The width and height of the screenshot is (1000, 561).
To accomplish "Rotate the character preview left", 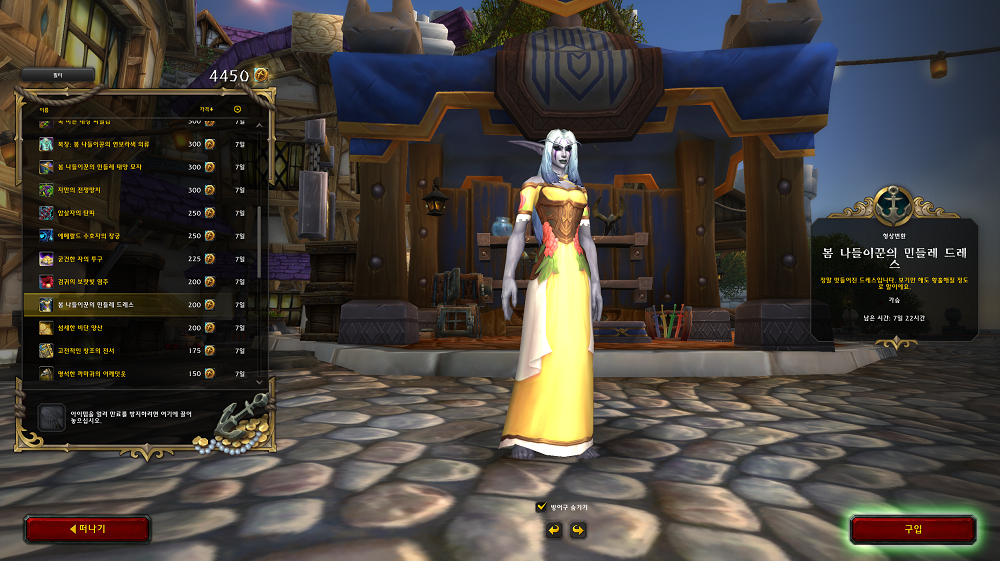I will tap(553, 529).
